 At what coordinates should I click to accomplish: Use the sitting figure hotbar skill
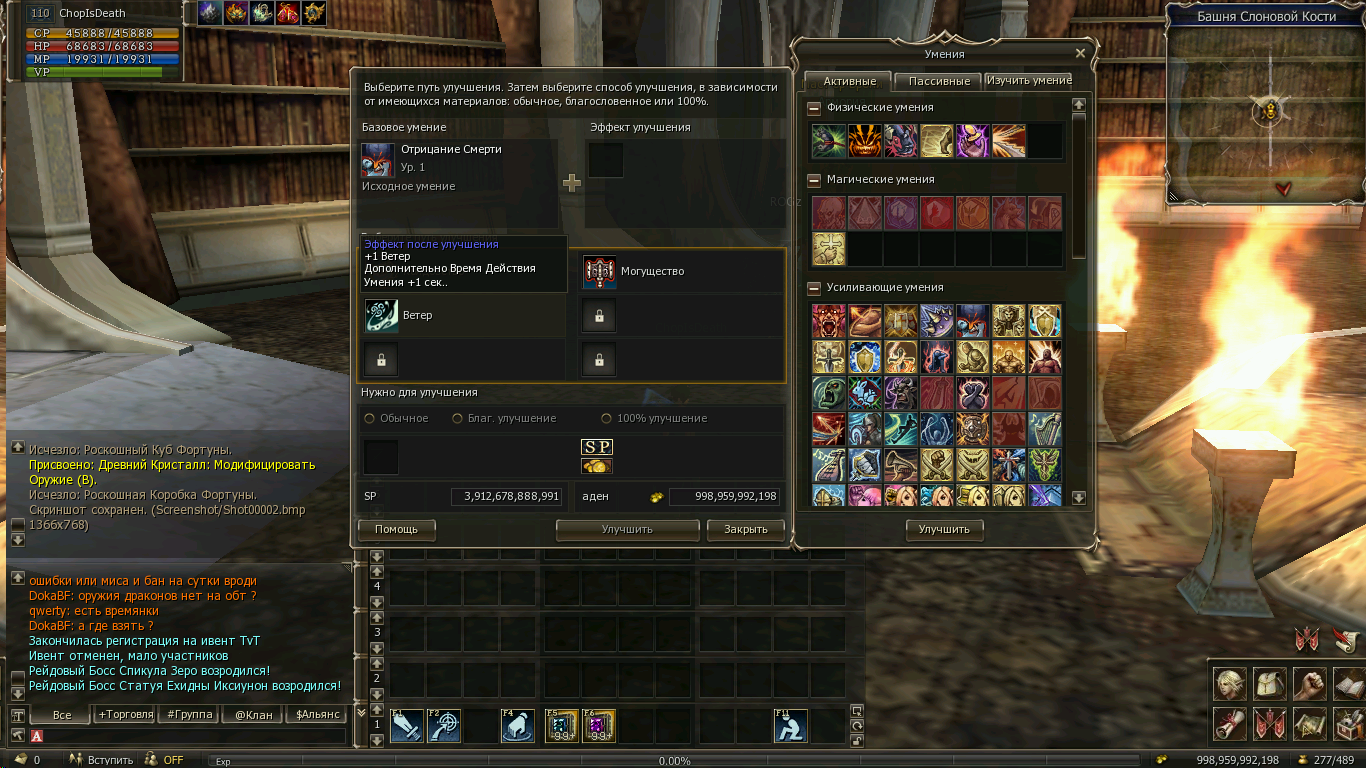click(791, 725)
